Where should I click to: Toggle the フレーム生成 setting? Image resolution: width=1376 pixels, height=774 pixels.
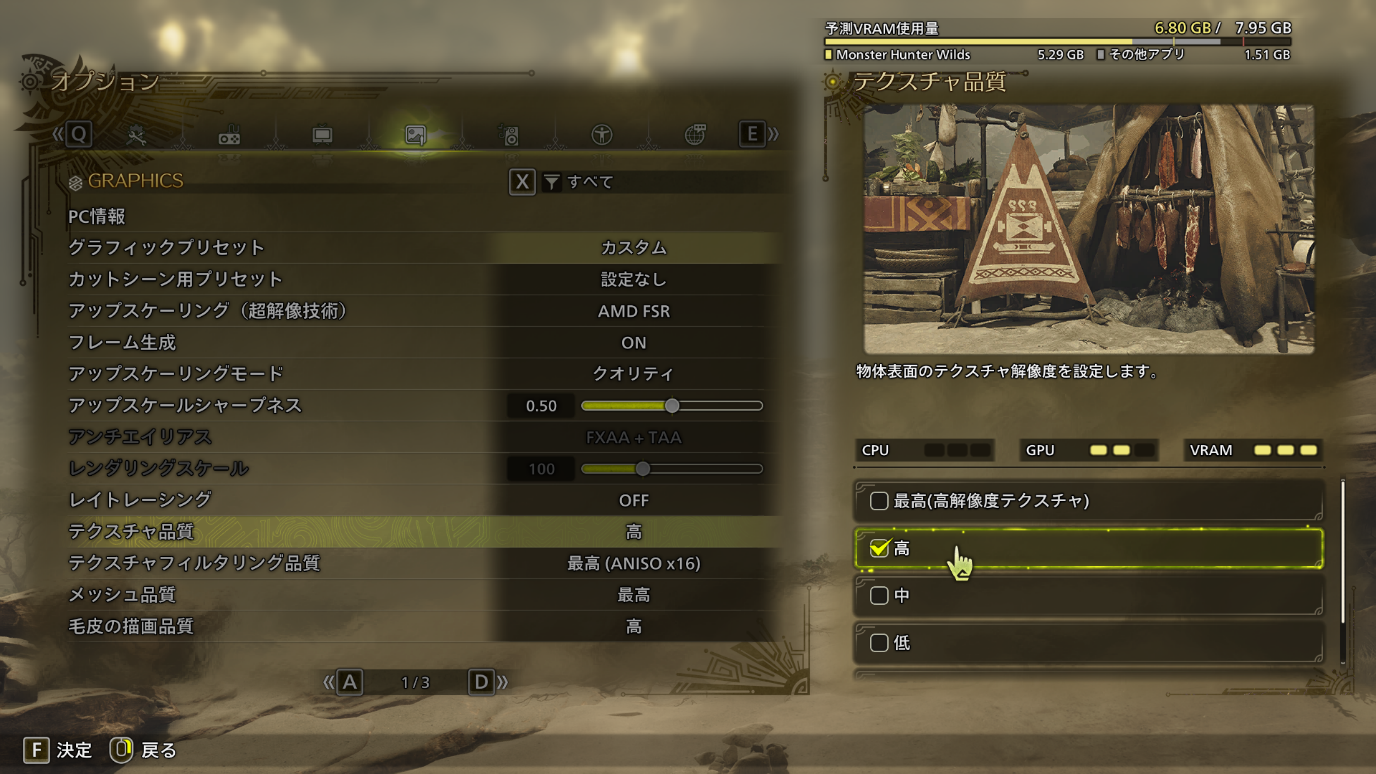pyautogui.click(x=633, y=343)
